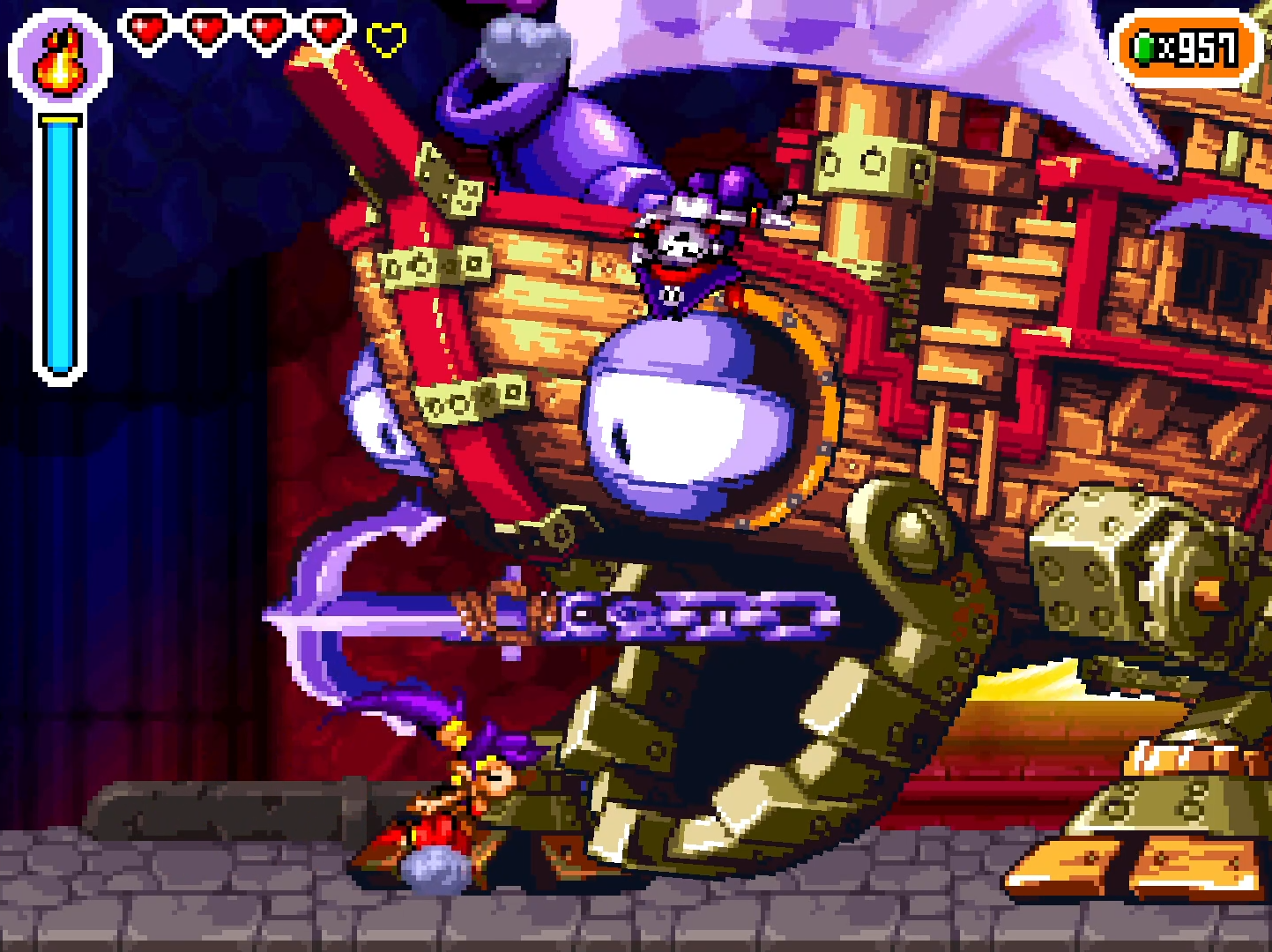
Task: Select the fireball magic icon
Action: pyautogui.click(x=60, y=62)
